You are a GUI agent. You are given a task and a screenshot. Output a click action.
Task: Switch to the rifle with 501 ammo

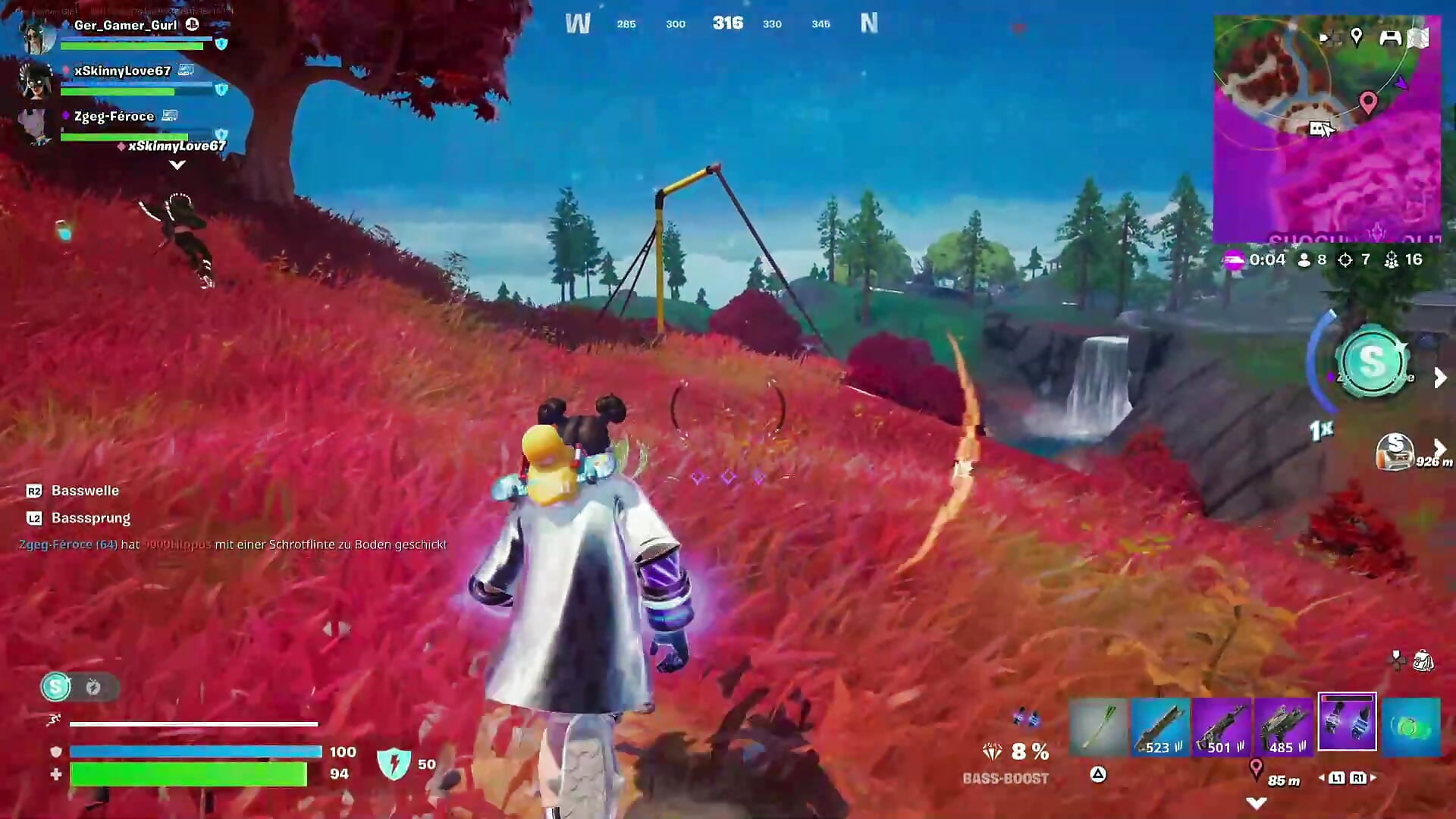point(1222,726)
